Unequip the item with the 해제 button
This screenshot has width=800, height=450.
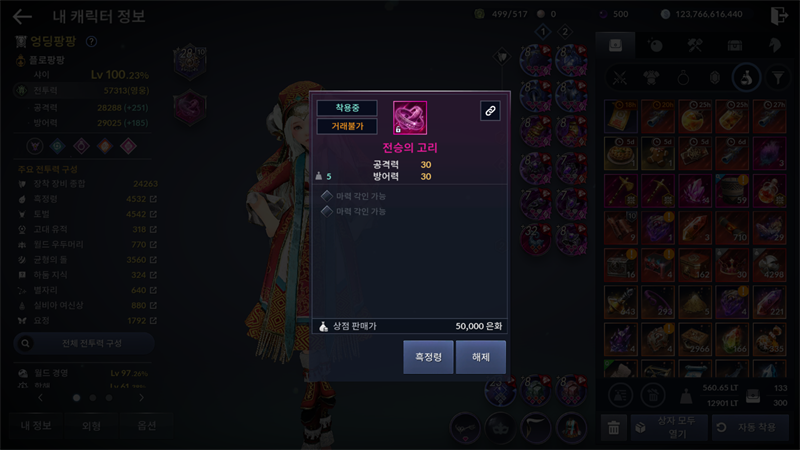coord(481,357)
